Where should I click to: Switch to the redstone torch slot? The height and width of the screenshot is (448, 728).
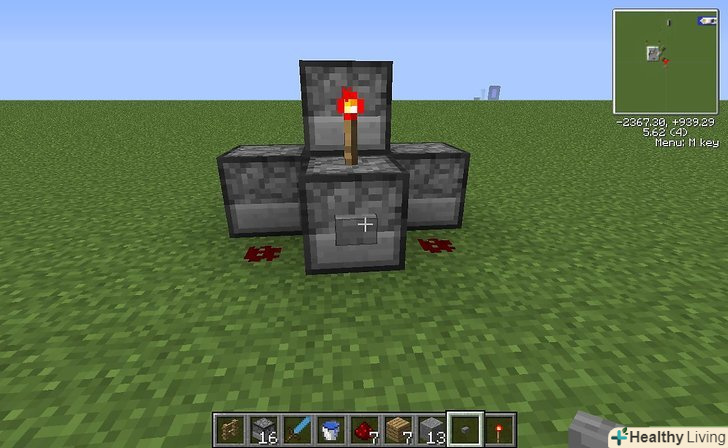499,429
